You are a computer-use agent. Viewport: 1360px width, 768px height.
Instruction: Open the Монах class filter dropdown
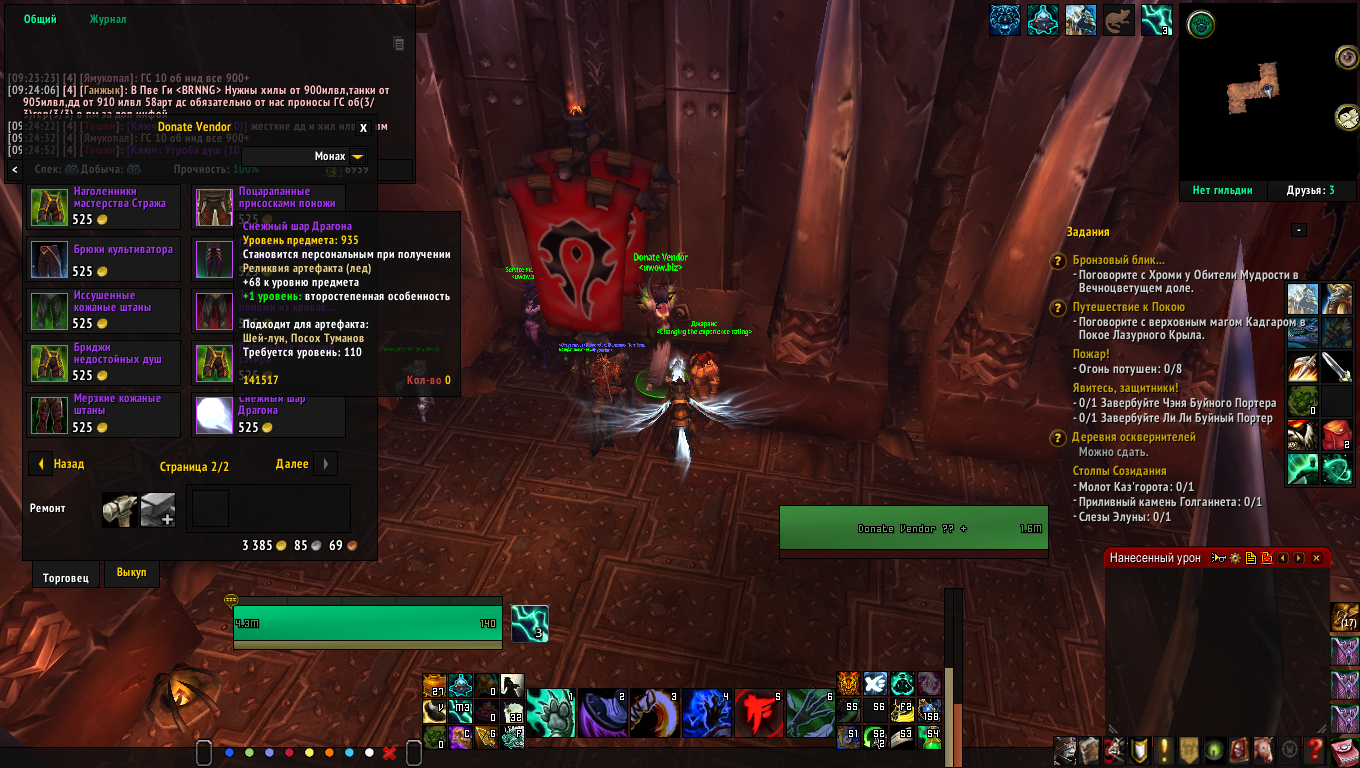tap(357, 156)
